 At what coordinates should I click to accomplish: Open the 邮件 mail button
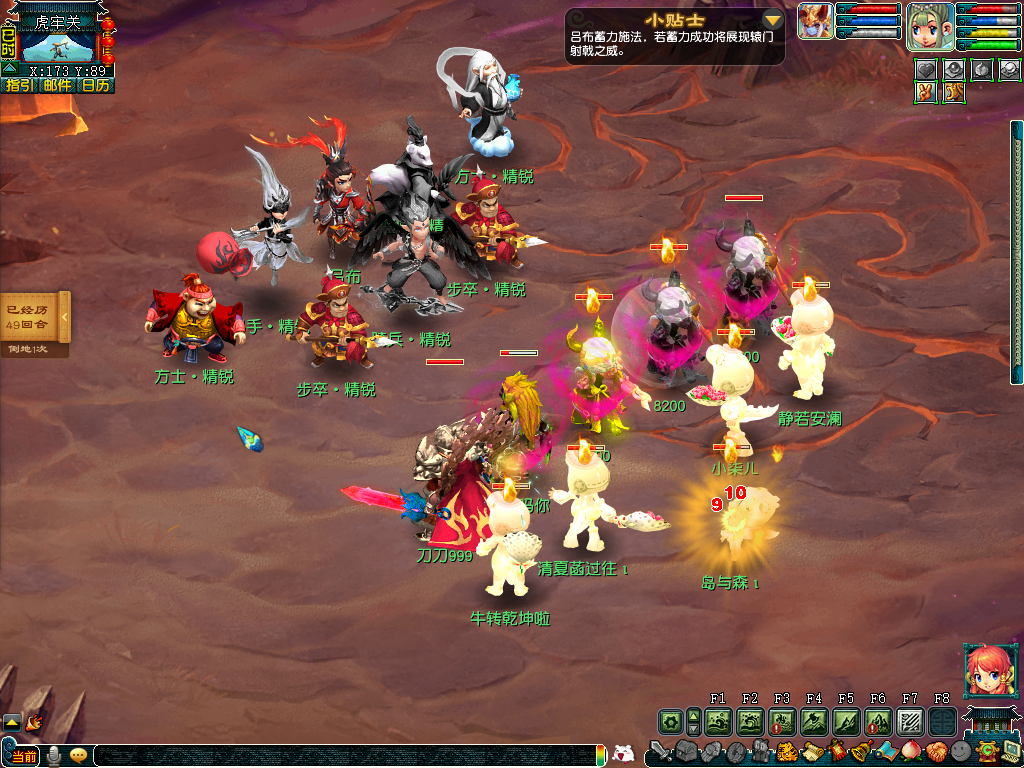click(57, 85)
